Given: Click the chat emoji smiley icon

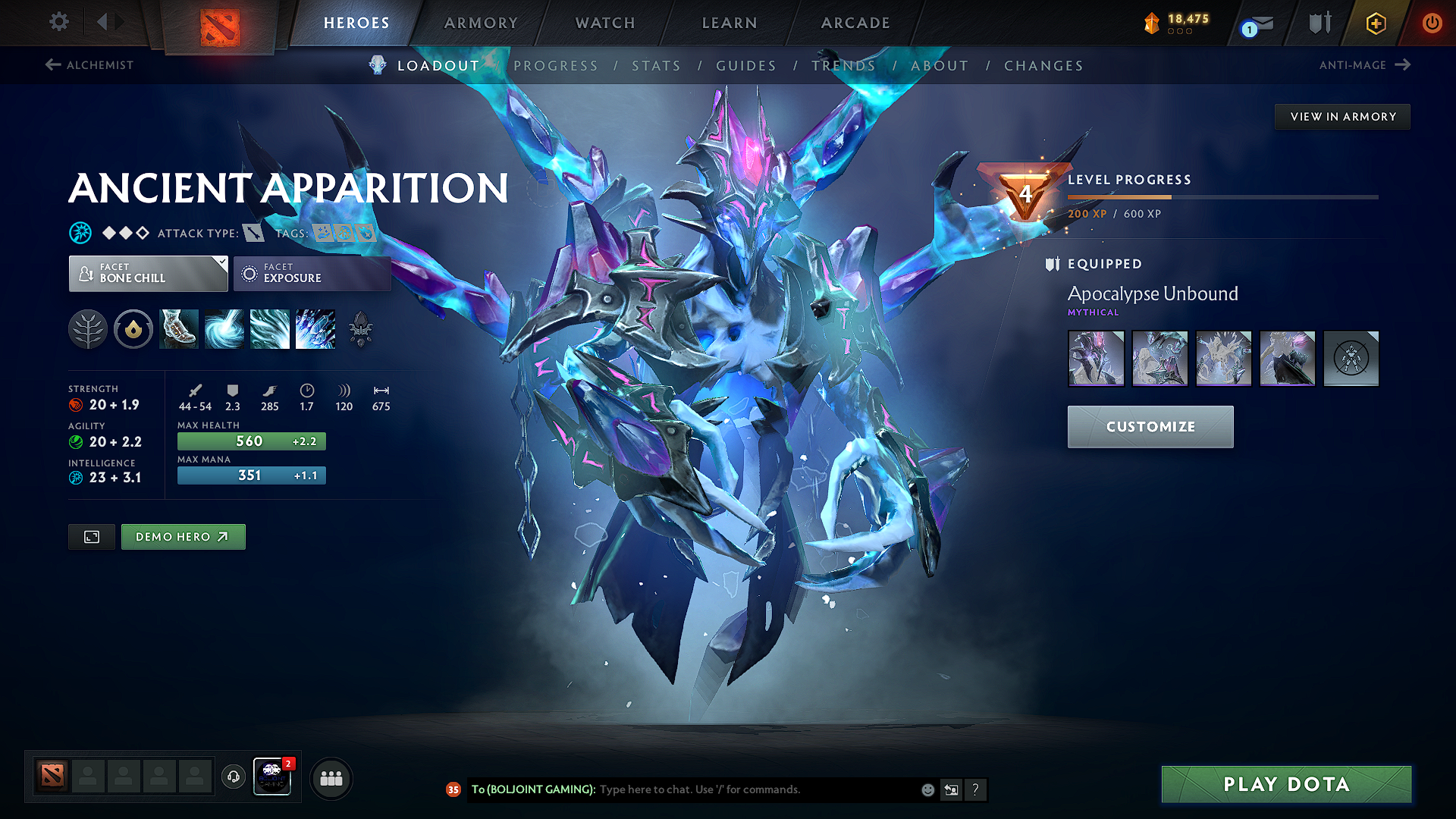Looking at the screenshot, I should click(x=927, y=789).
